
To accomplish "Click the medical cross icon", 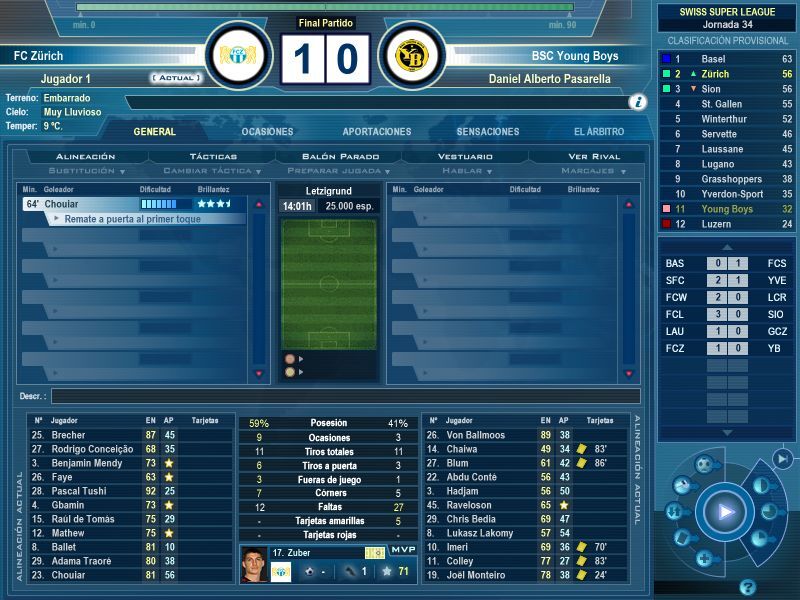I will (x=704, y=559).
